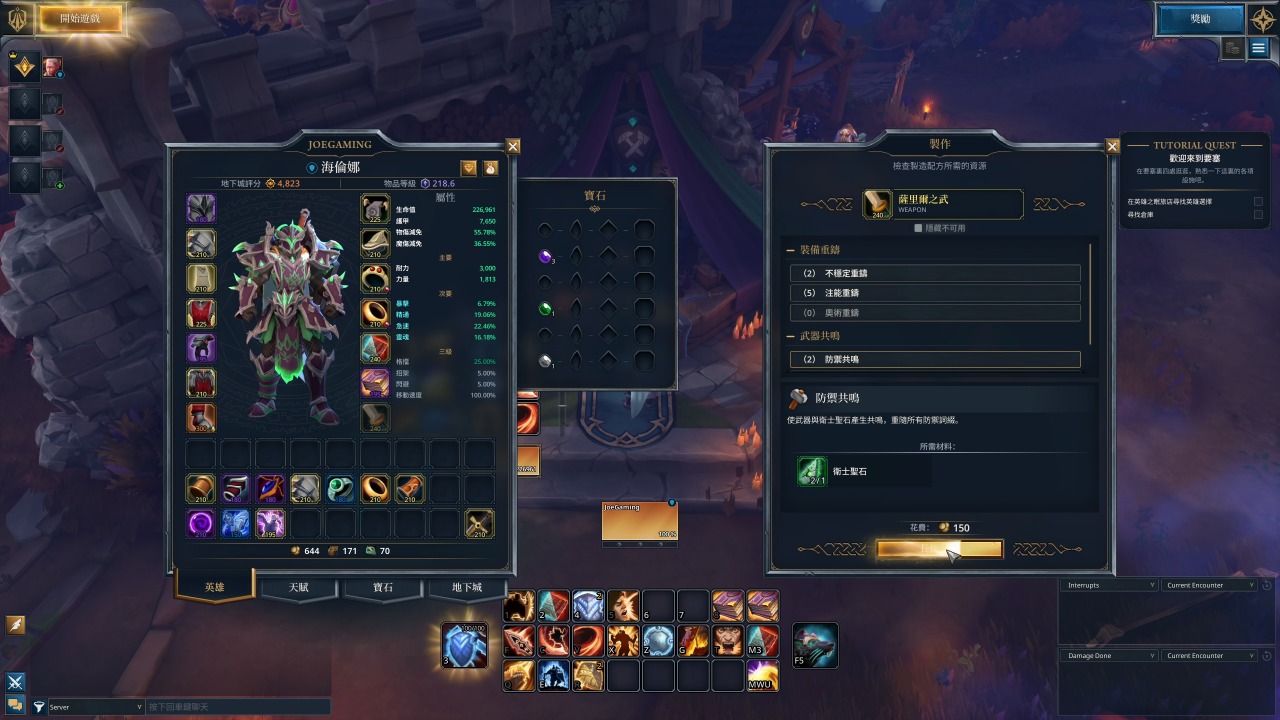Select the 防禦共鳴 resonance recipe row
Image resolution: width=1280 pixels, height=720 pixels.
(935, 359)
